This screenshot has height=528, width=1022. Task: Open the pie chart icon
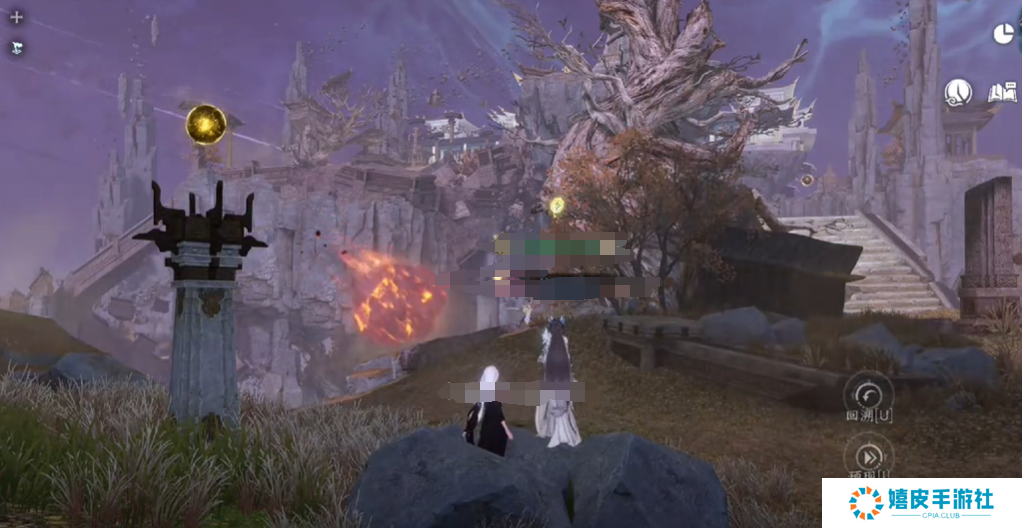tap(1003, 34)
